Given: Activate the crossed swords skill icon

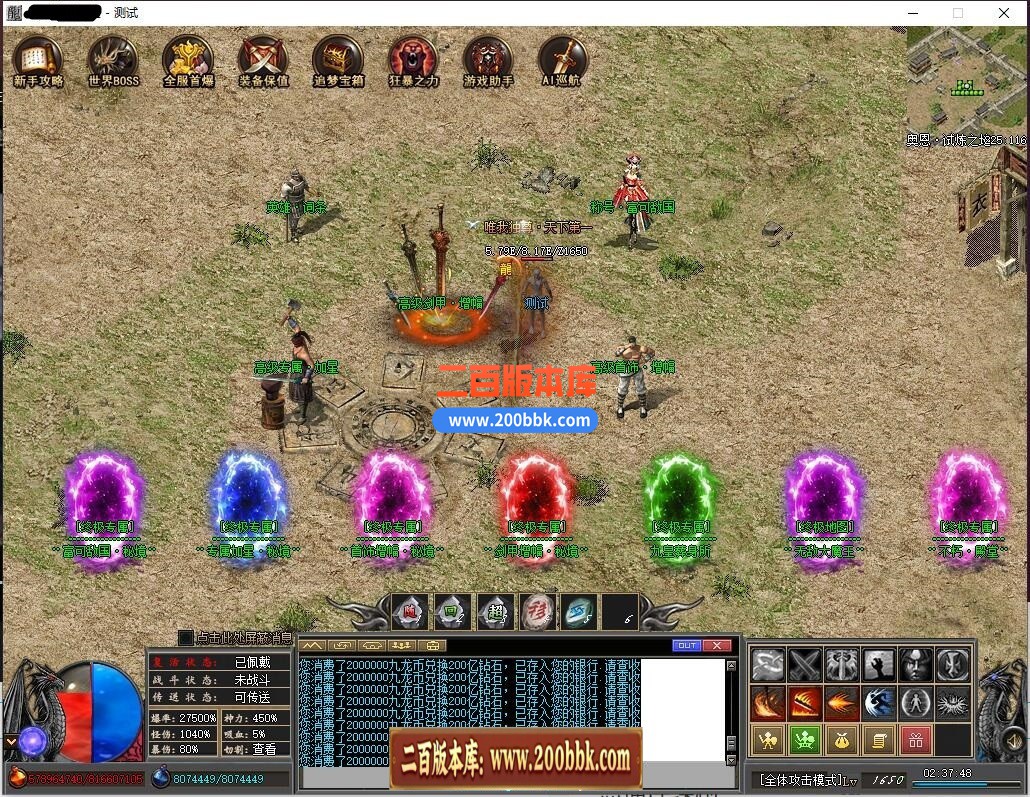Looking at the screenshot, I should click(x=805, y=665).
